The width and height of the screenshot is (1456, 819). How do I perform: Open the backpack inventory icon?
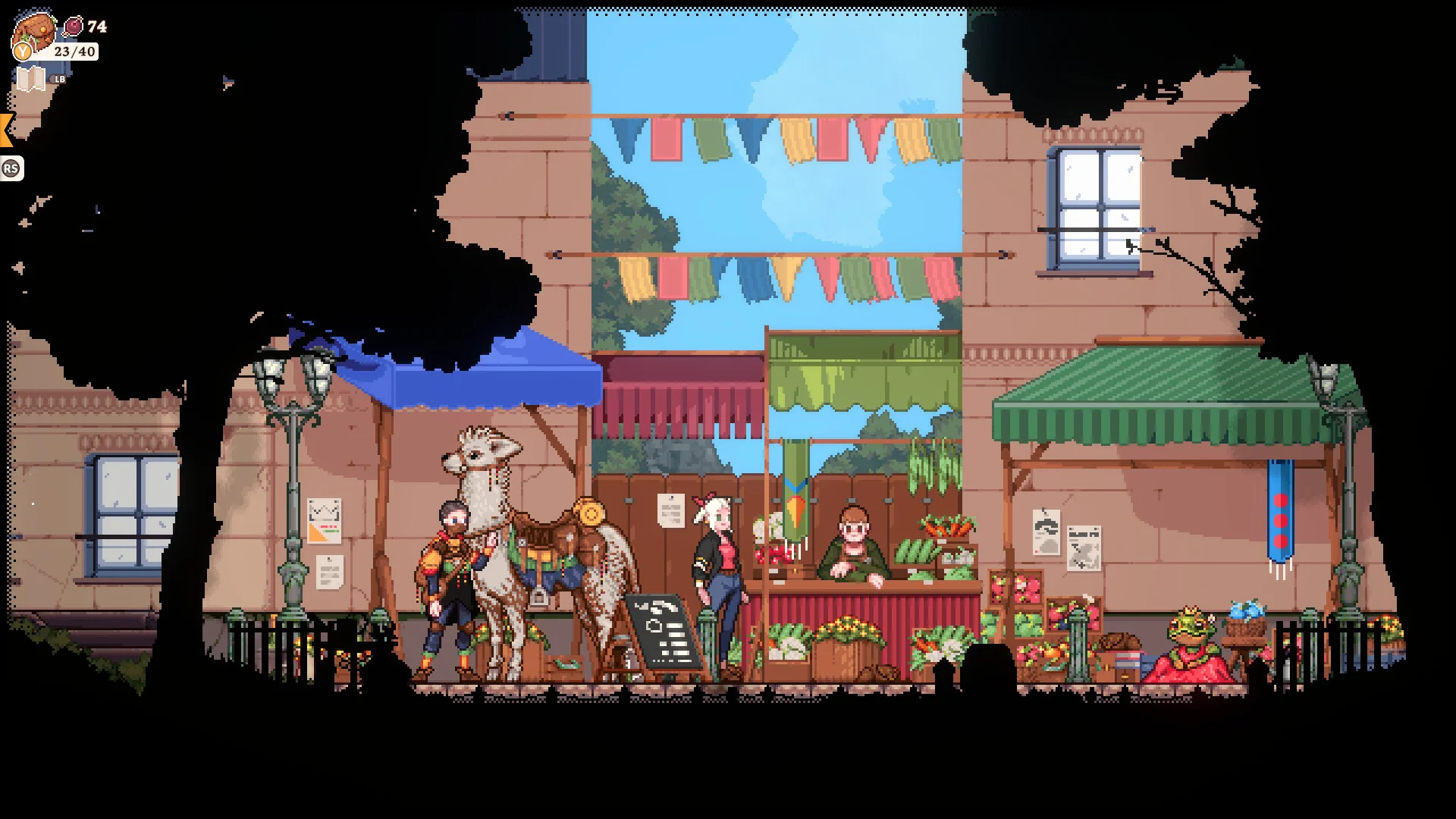(x=34, y=33)
